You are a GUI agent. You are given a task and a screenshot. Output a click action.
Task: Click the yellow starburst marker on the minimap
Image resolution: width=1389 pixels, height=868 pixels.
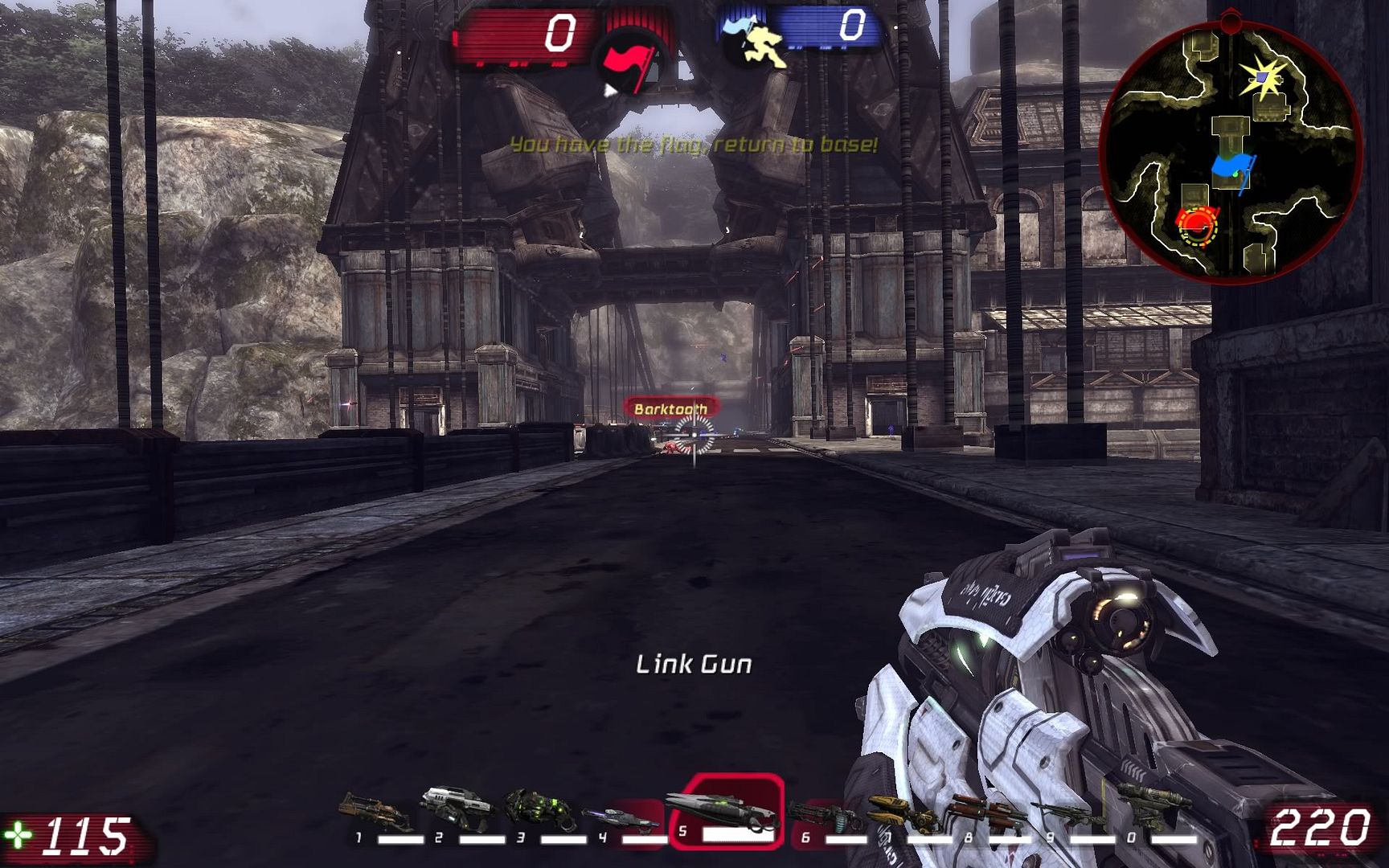pyautogui.click(x=1264, y=78)
